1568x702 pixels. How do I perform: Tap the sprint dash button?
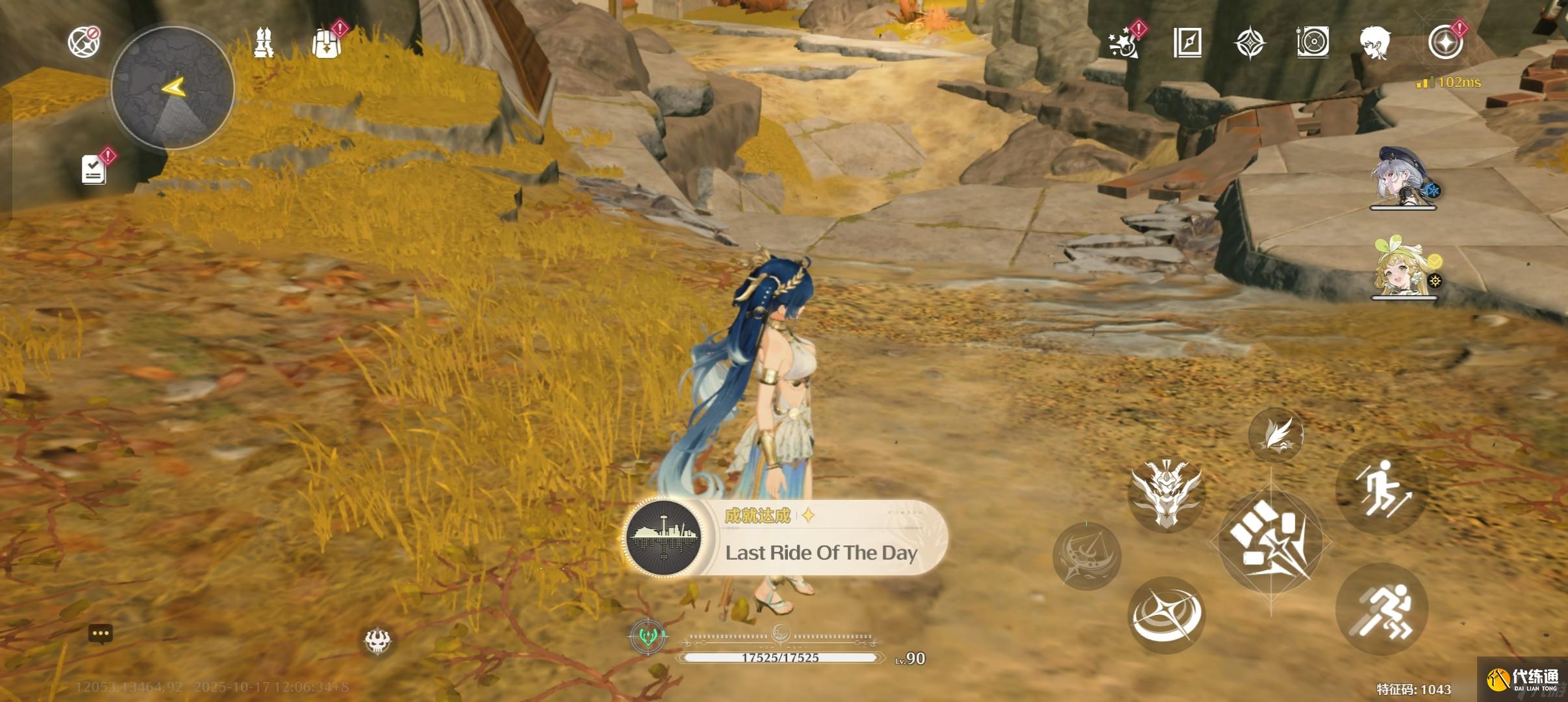click(1382, 610)
